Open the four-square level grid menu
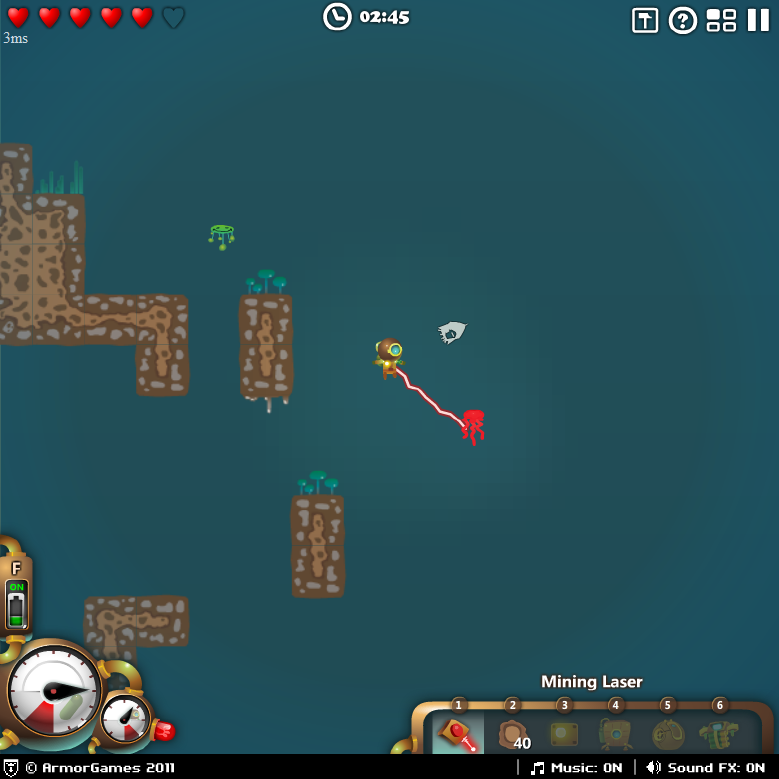 coord(721,20)
